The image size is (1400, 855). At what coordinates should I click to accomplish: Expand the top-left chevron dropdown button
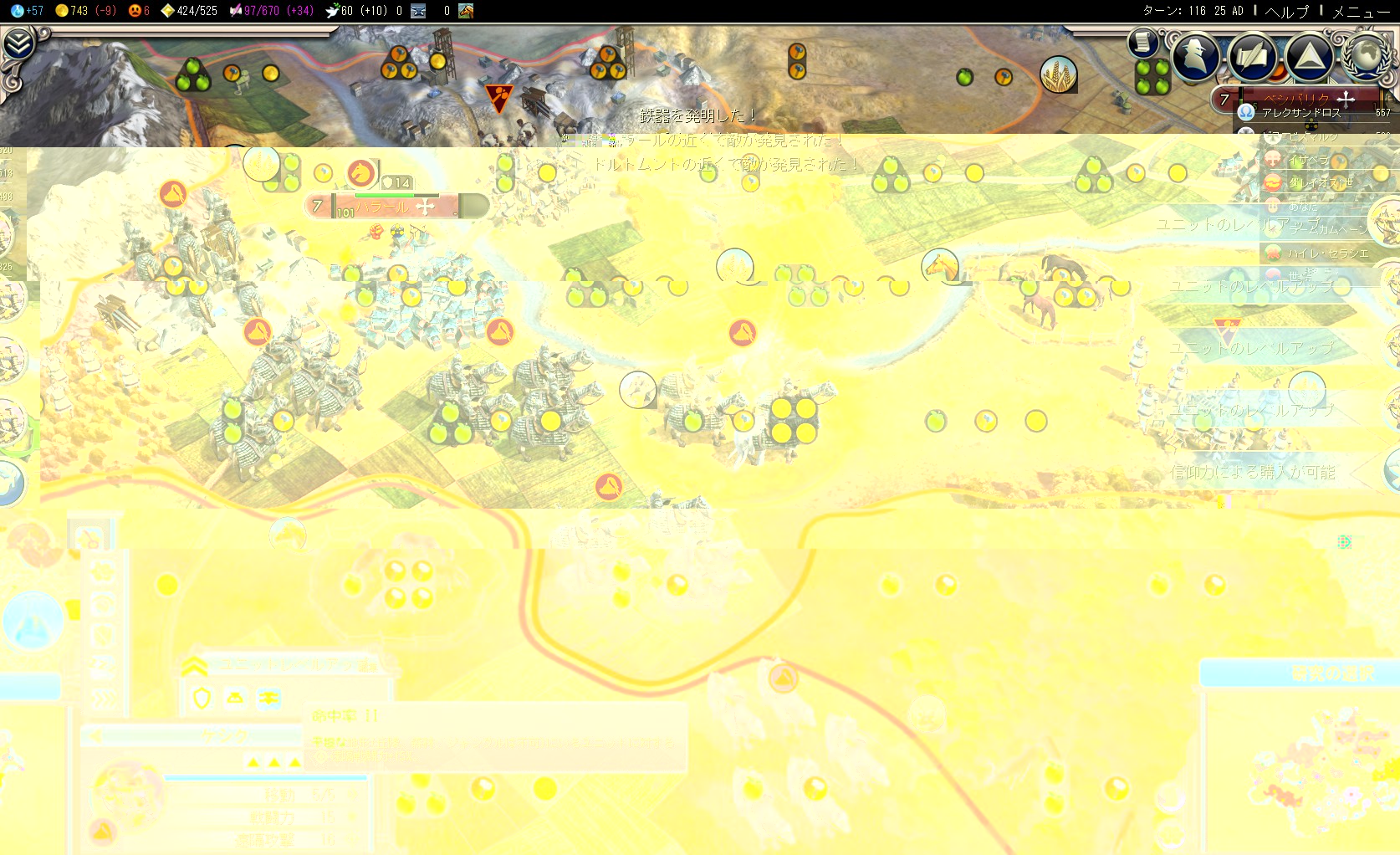[x=18, y=44]
